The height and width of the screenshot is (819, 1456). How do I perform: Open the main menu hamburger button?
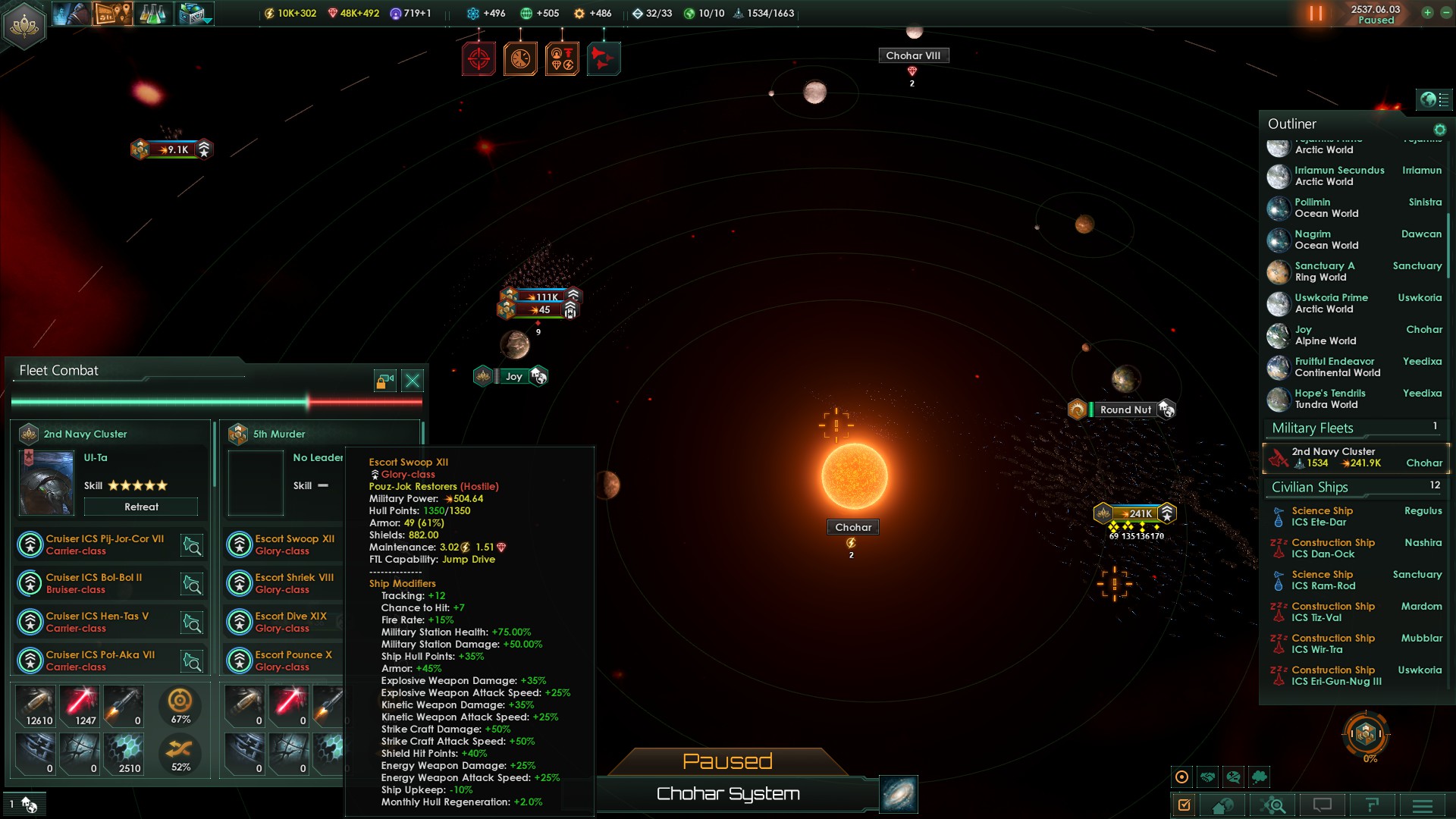point(1422,805)
